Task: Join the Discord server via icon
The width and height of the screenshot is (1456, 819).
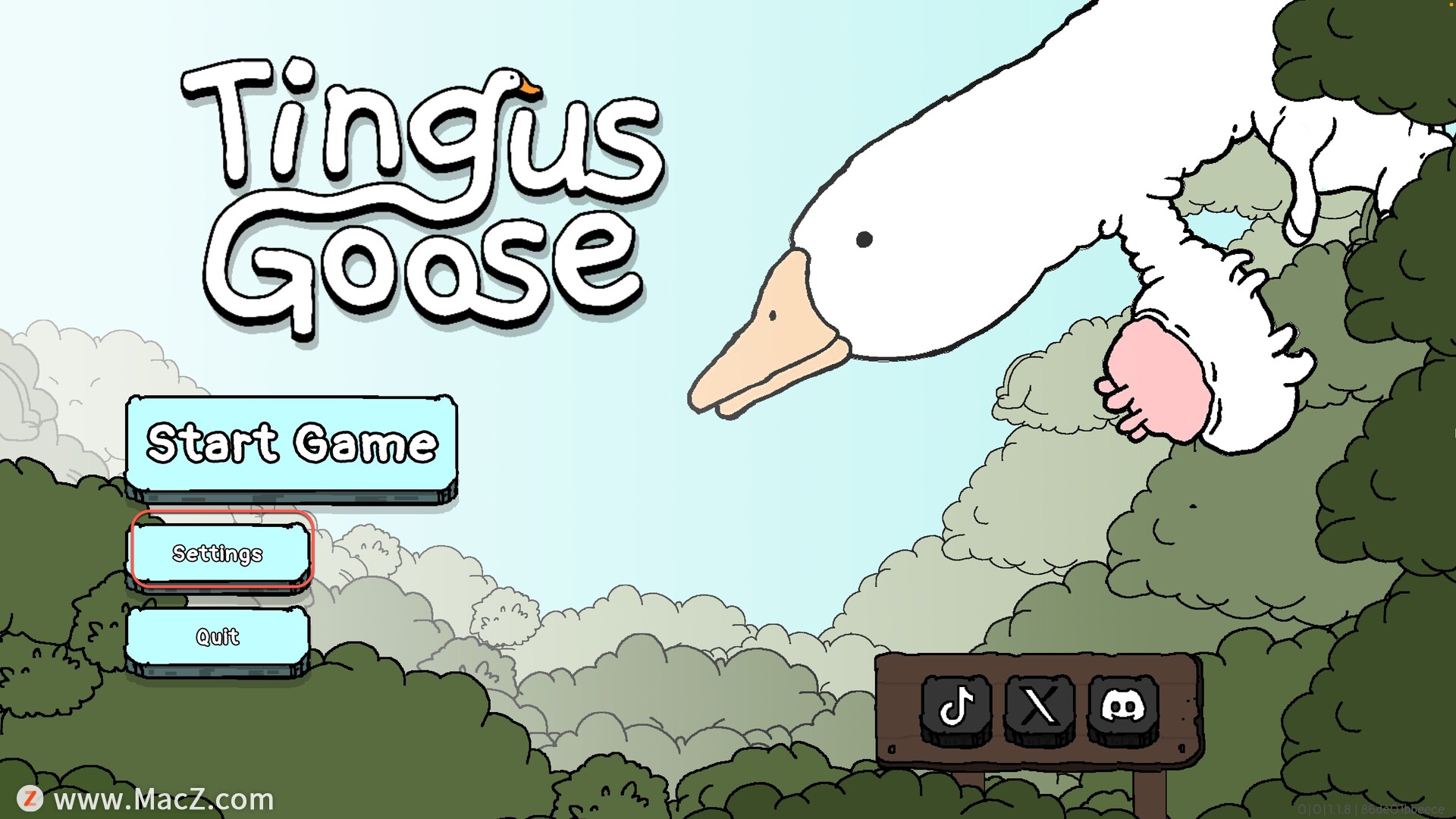Action: click(1123, 708)
